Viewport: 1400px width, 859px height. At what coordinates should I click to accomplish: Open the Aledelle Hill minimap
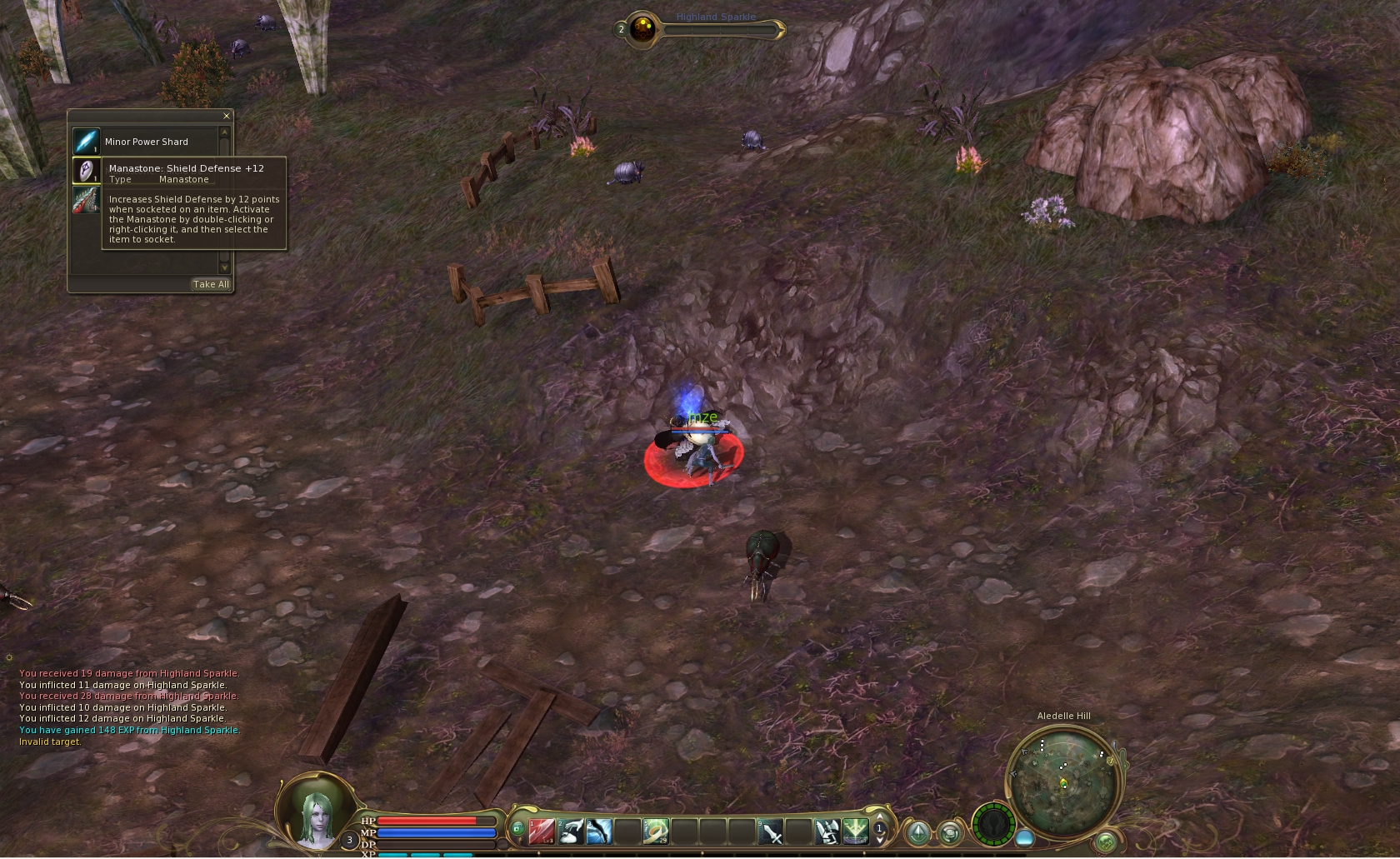point(1064,782)
